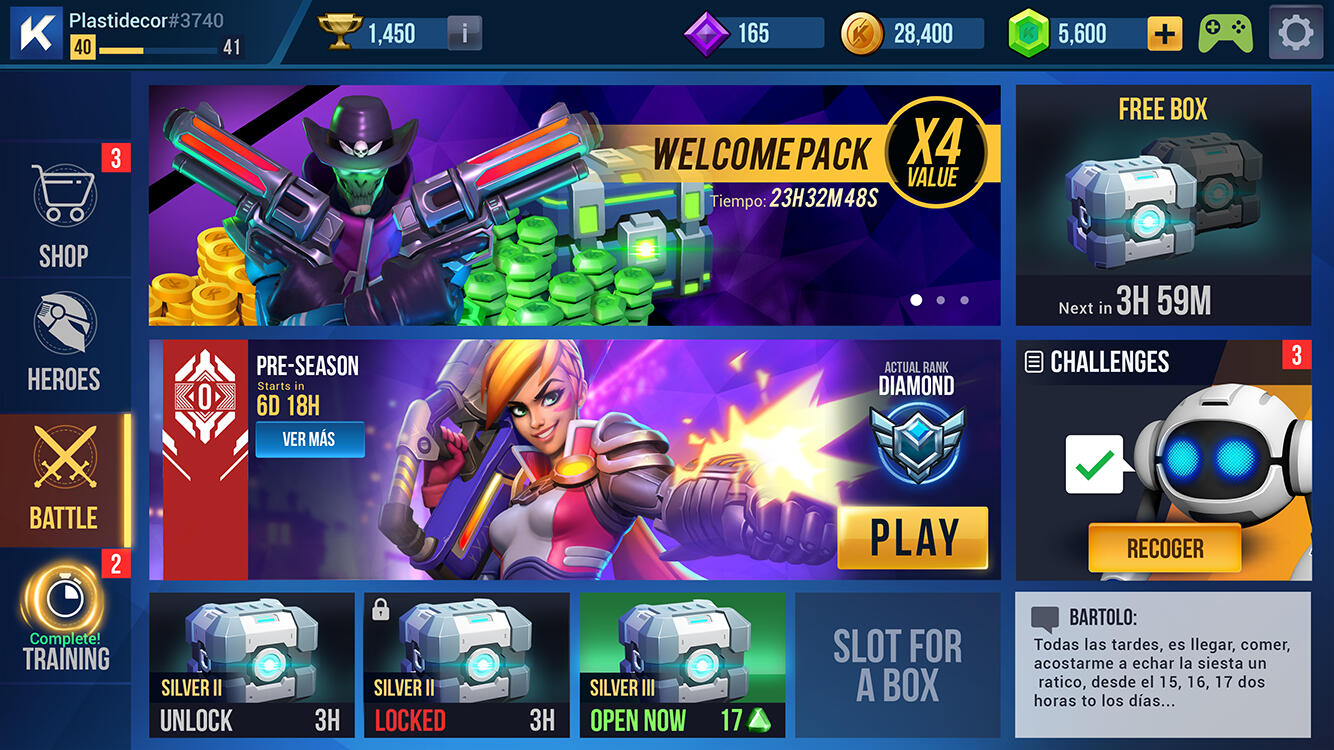
Task: Select the locked Silver II box
Action: (x=466, y=665)
